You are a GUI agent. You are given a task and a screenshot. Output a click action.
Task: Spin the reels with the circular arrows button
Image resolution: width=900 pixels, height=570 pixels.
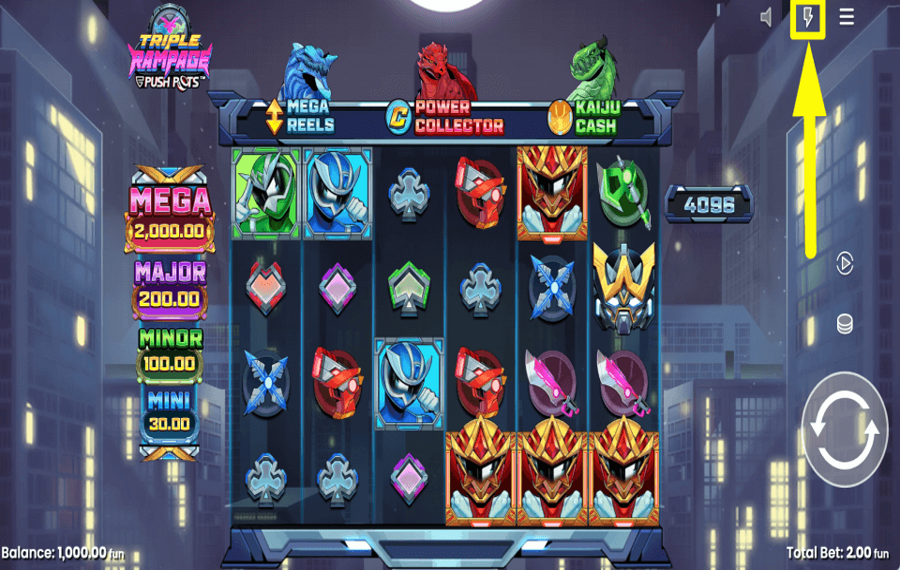pos(845,429)
